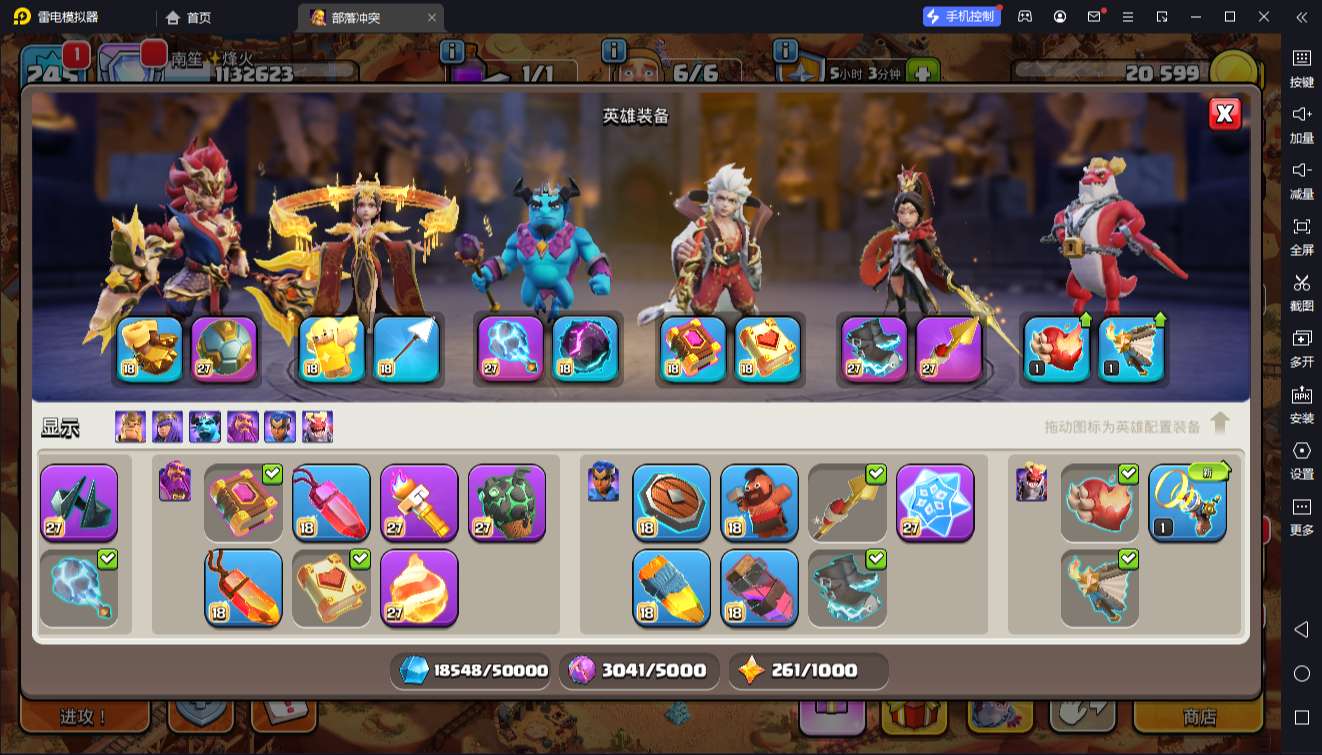This screenshot has width=1322, height=755.
Task: Choose the Heroic Torch in inventory
Action: [x=419, y=502]
